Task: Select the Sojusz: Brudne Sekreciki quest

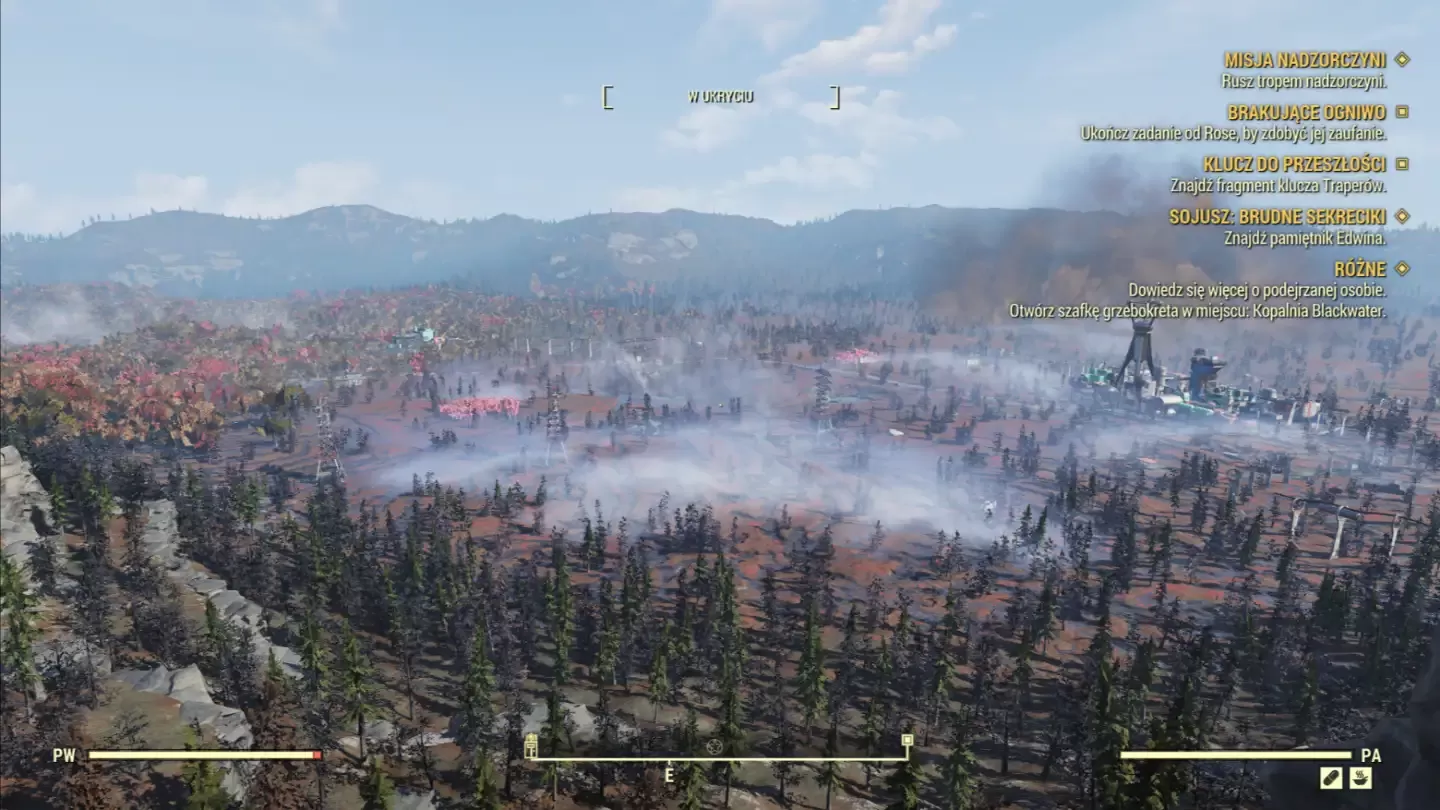Action: [x=1277, y=216]
